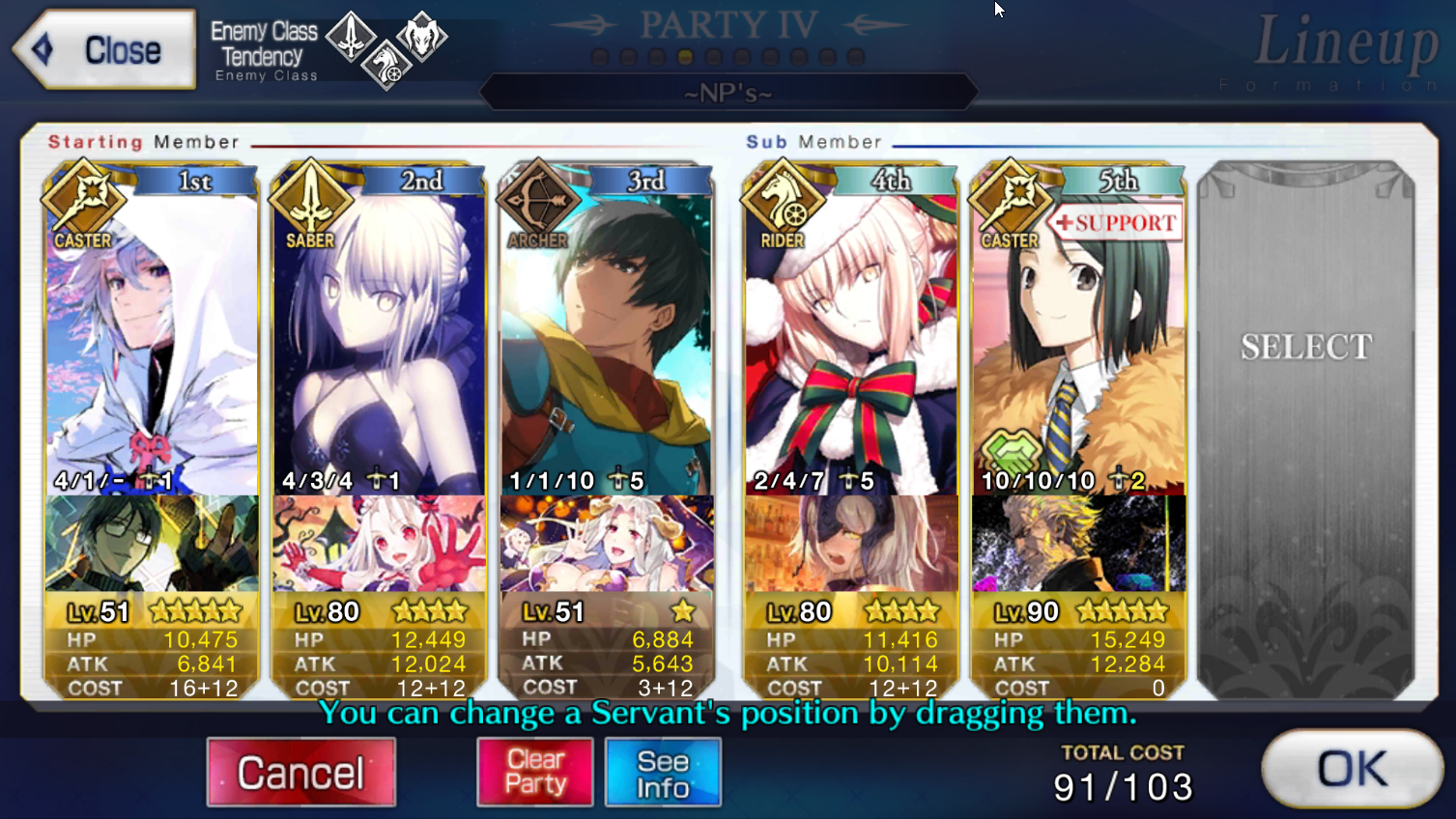The image size is (1456, 819).
Task: Select the 5th slot Support Caster card
Action: 1078,338
